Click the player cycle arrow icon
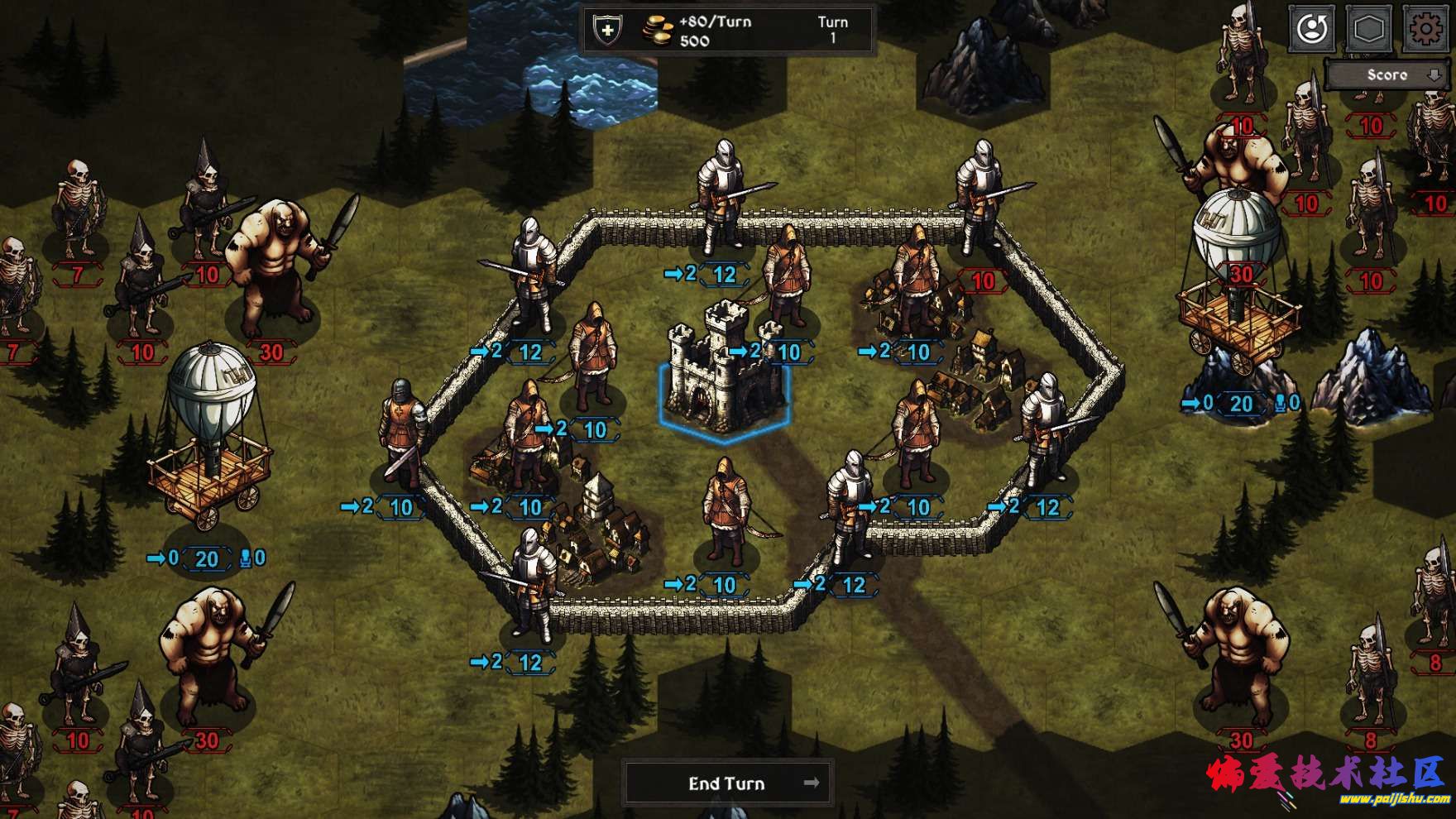The height and width of the screenshot is (819, 1456). click(1312, 31)
